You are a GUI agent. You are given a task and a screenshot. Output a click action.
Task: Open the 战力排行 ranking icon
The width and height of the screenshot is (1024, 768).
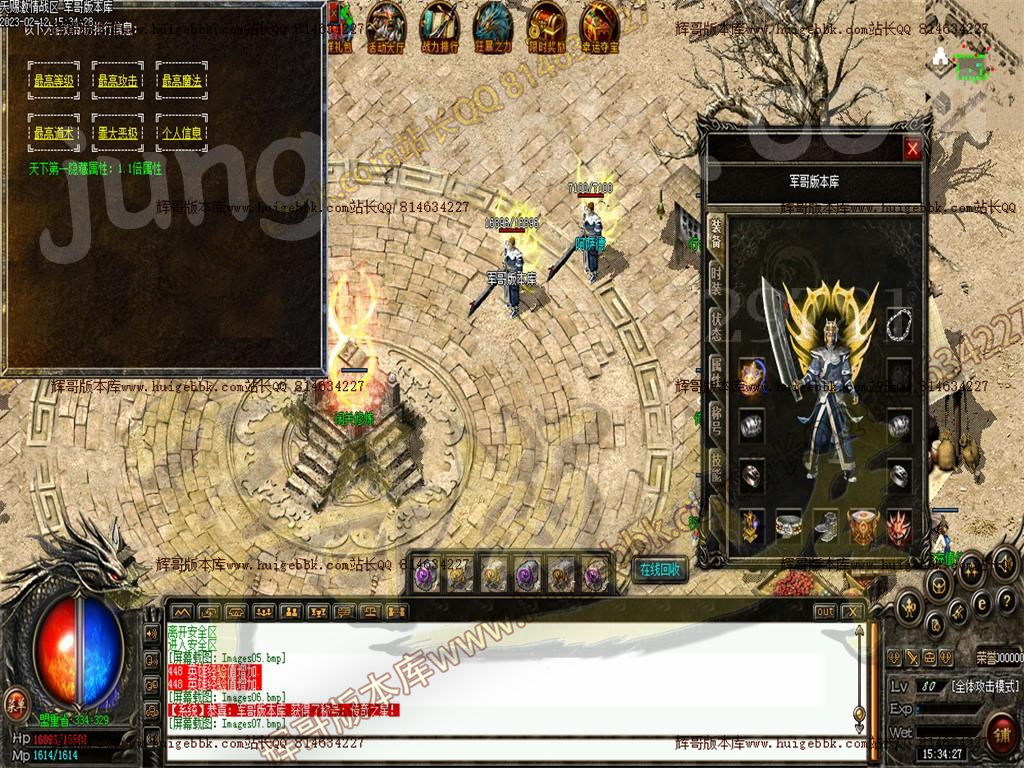point(439,25)
